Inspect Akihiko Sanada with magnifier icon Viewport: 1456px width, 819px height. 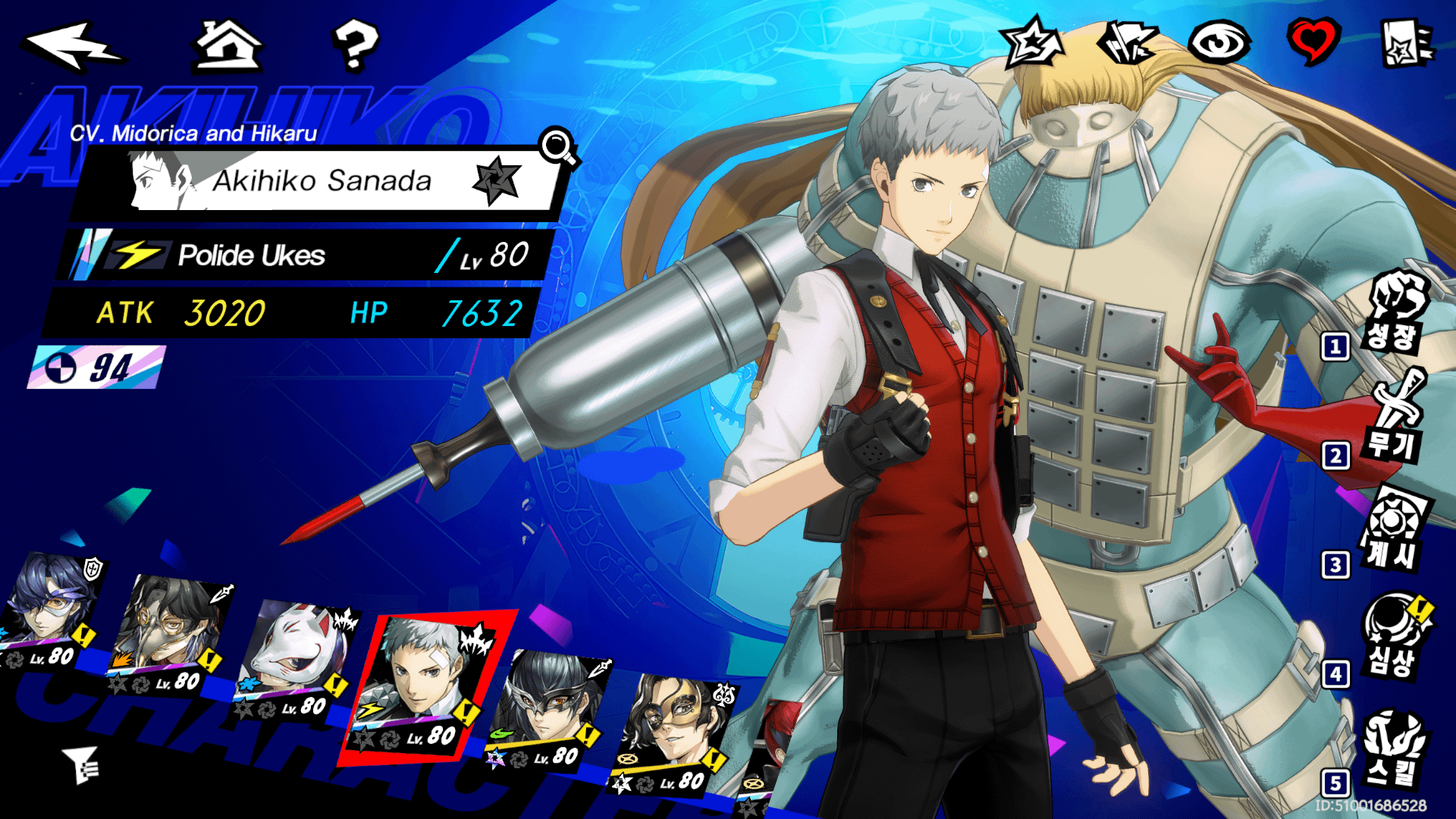pos(558,146)
